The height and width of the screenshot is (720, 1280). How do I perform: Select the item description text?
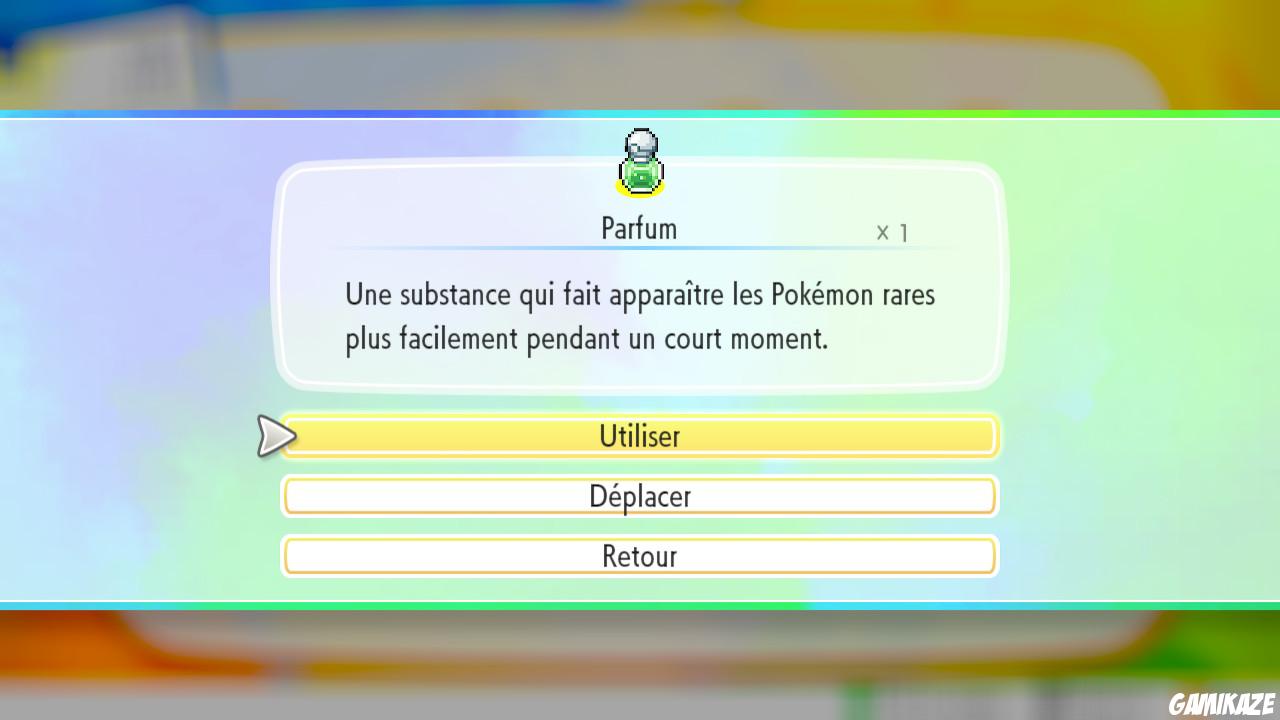[639, 316]
